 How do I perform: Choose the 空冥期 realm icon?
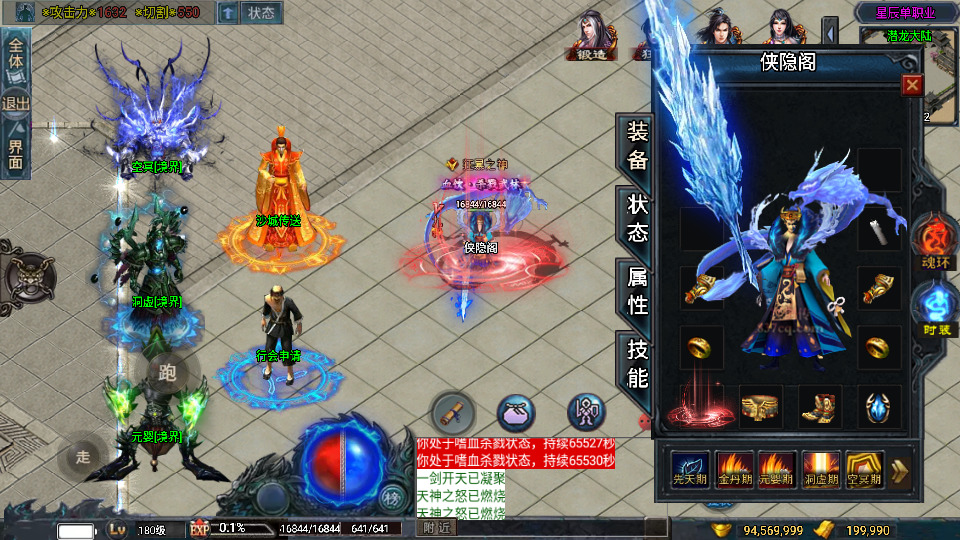tap(865, 469)
